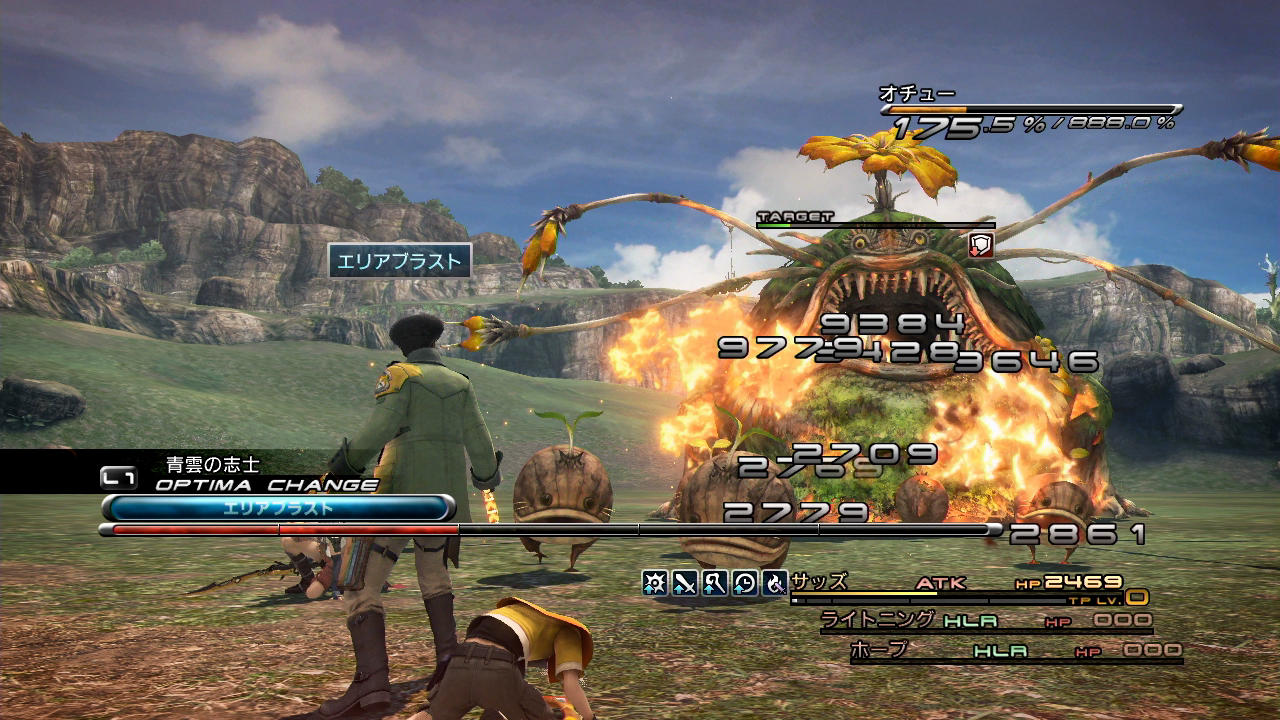1280x720 pixels.
Task: Open the OPTIMA CHANGE paradigm menu
Action: [266, 485]
